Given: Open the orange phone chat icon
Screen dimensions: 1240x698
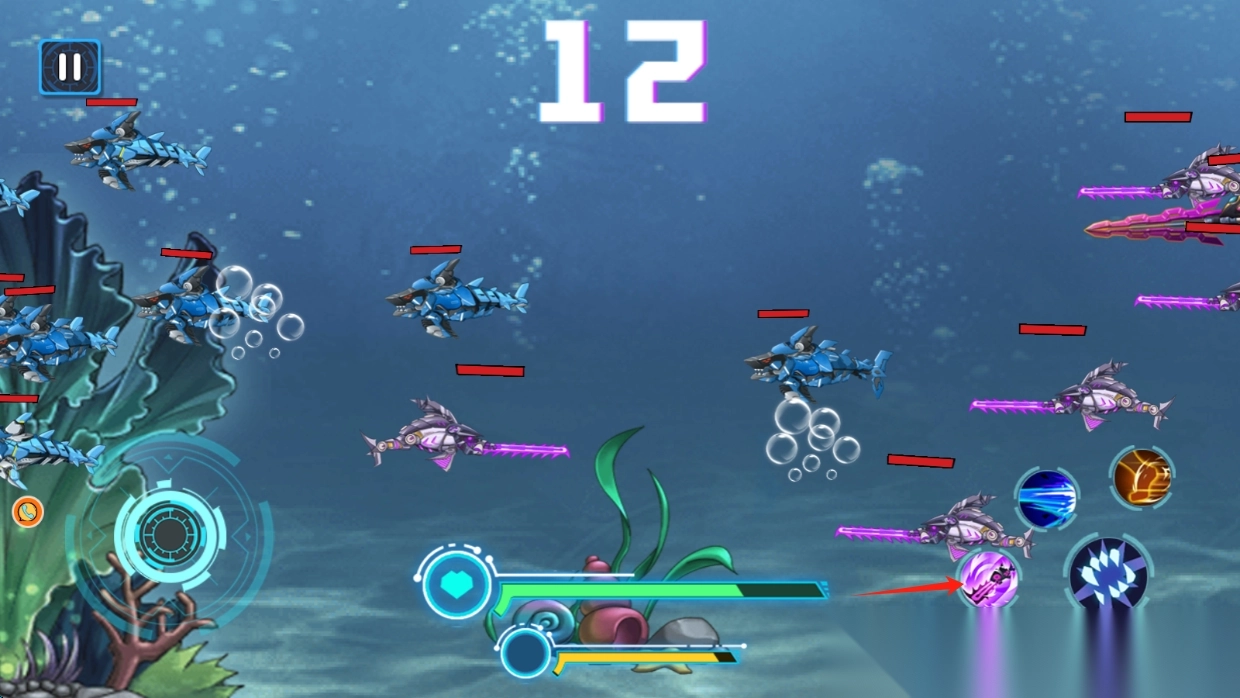Looking at the screenshot, I should (x=28, y=512).
